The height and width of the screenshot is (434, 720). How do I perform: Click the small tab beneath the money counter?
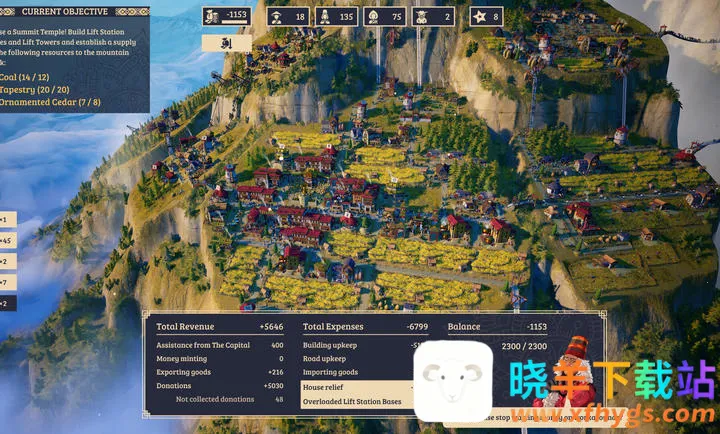[x=226, y=43]
